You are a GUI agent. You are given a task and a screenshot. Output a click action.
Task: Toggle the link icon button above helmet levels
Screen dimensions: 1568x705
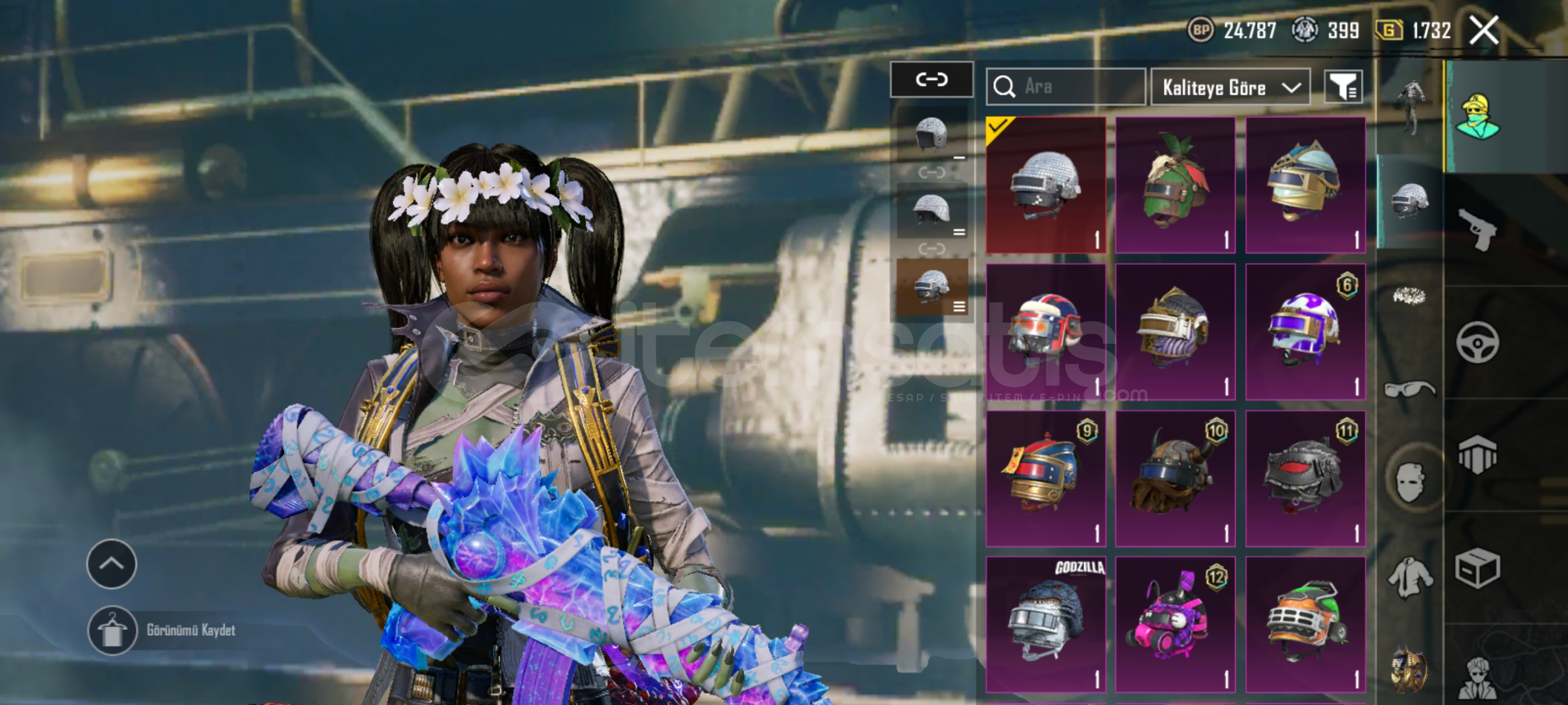931,80
